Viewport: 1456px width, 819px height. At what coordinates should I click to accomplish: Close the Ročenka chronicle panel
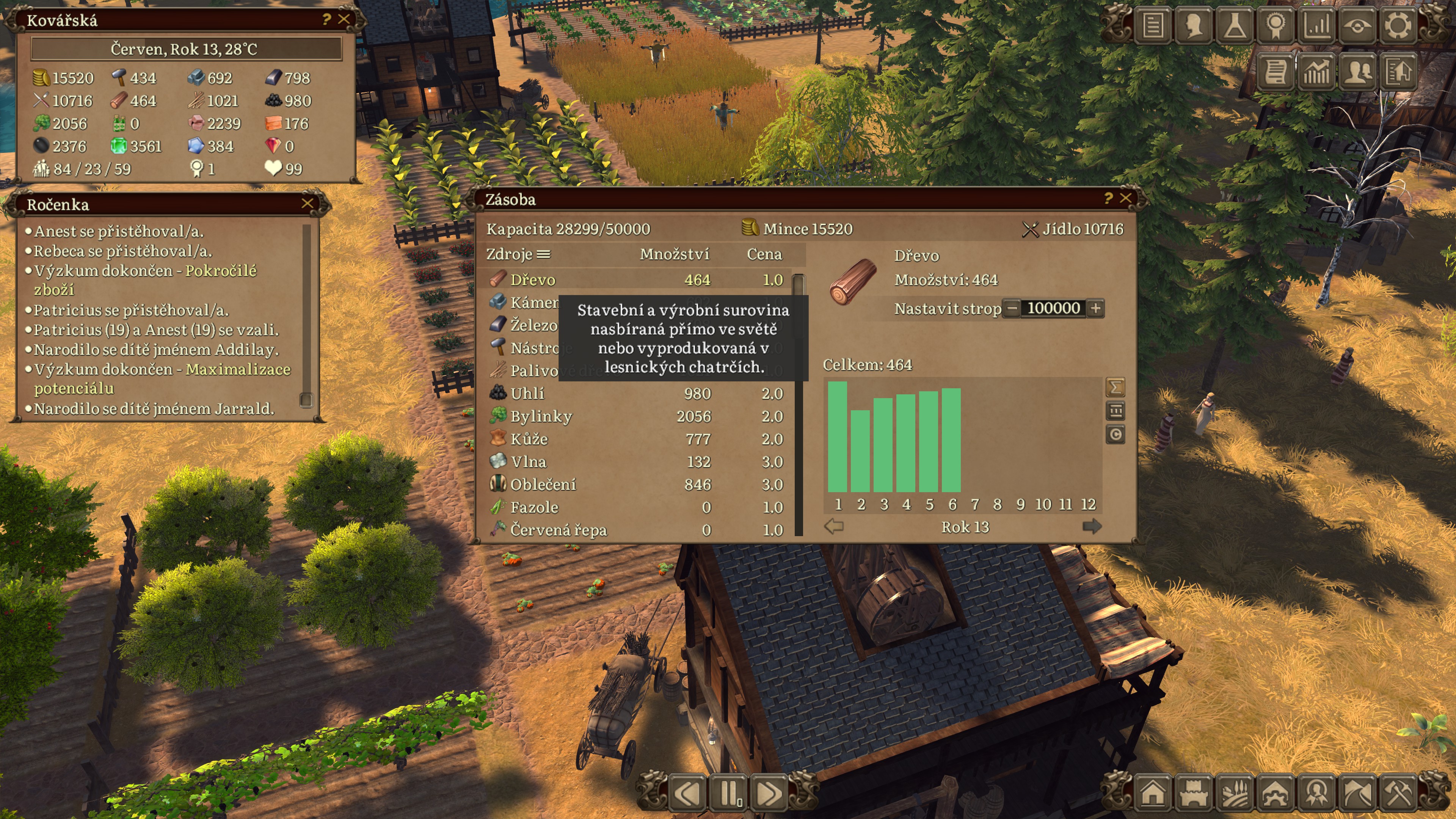click(x=308, y=204)
